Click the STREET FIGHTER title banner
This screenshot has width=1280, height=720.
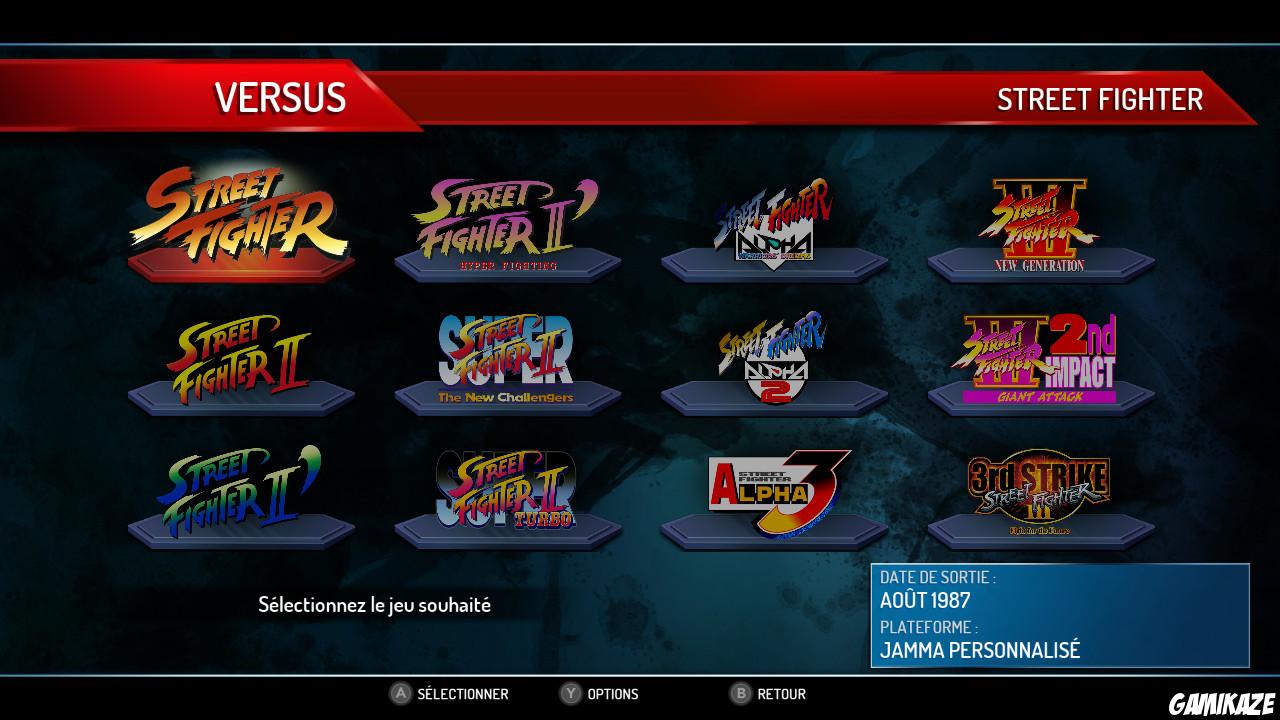(1098, 100)
